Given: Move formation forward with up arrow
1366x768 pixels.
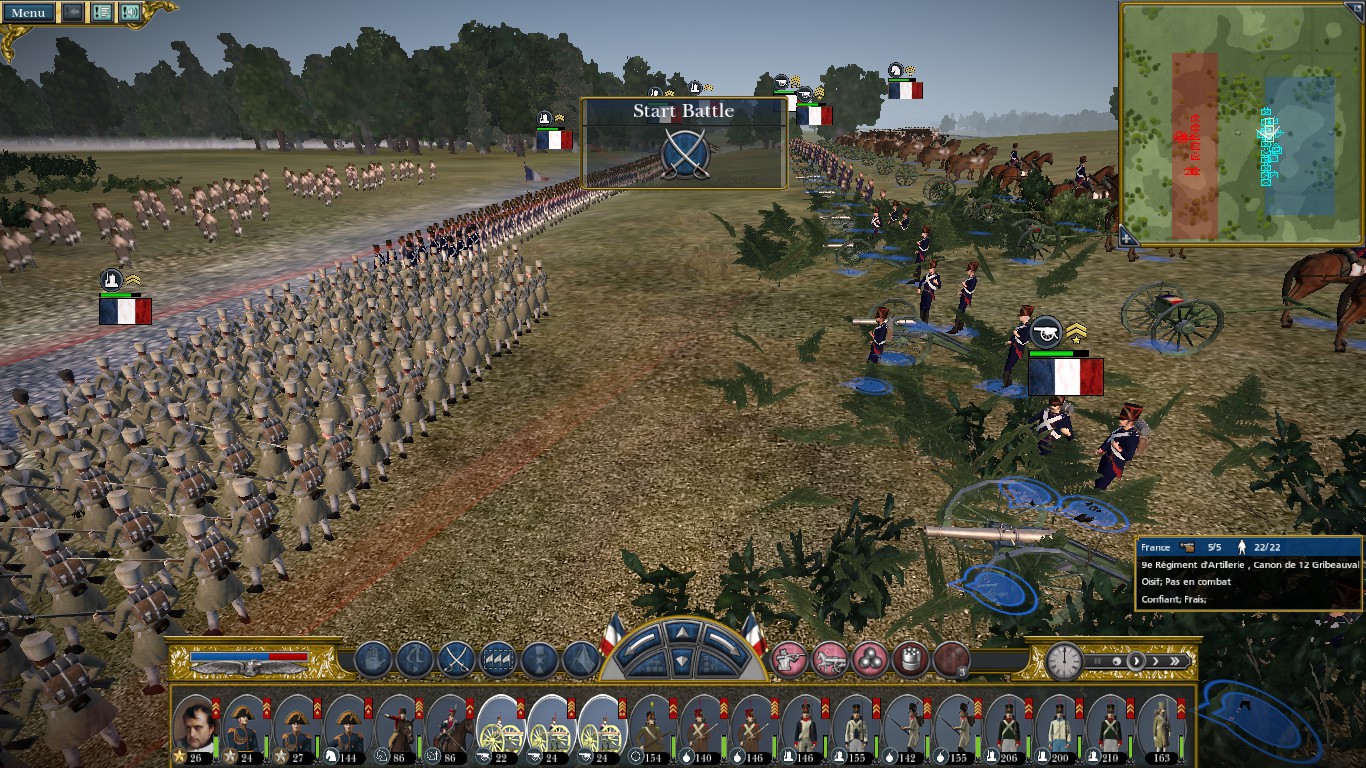Looking at the screenshot, I should coord(681,633).
